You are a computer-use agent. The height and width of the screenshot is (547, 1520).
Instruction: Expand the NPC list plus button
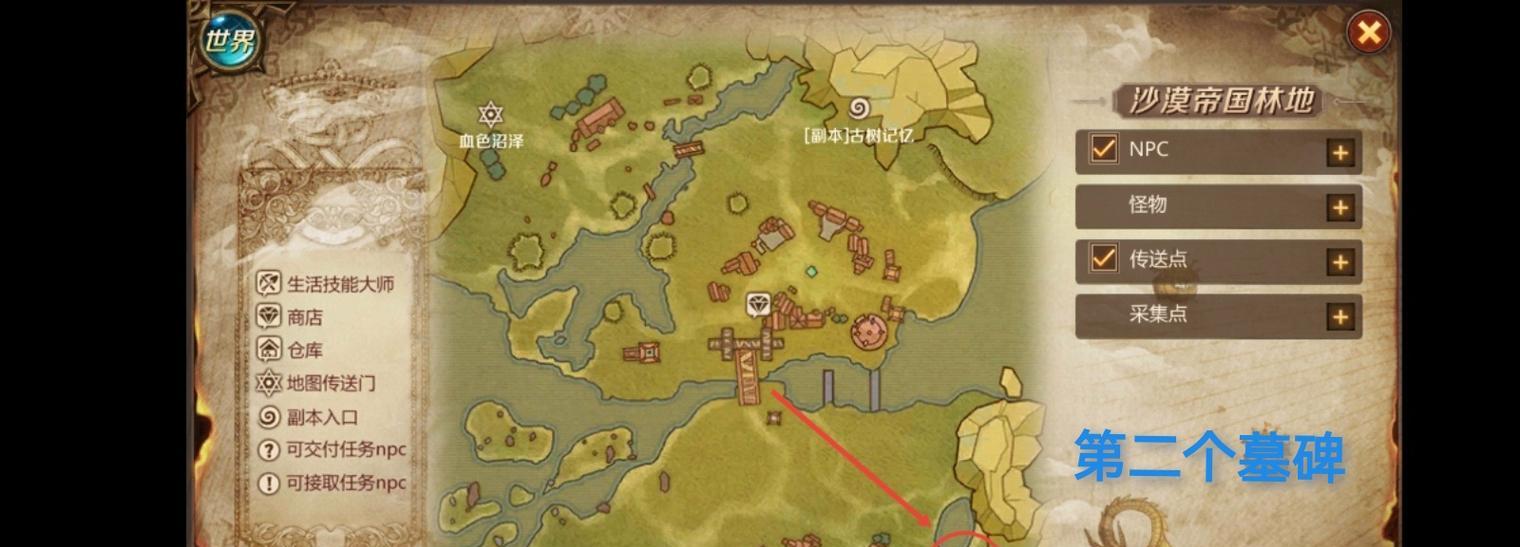[x=1339, y=153]
